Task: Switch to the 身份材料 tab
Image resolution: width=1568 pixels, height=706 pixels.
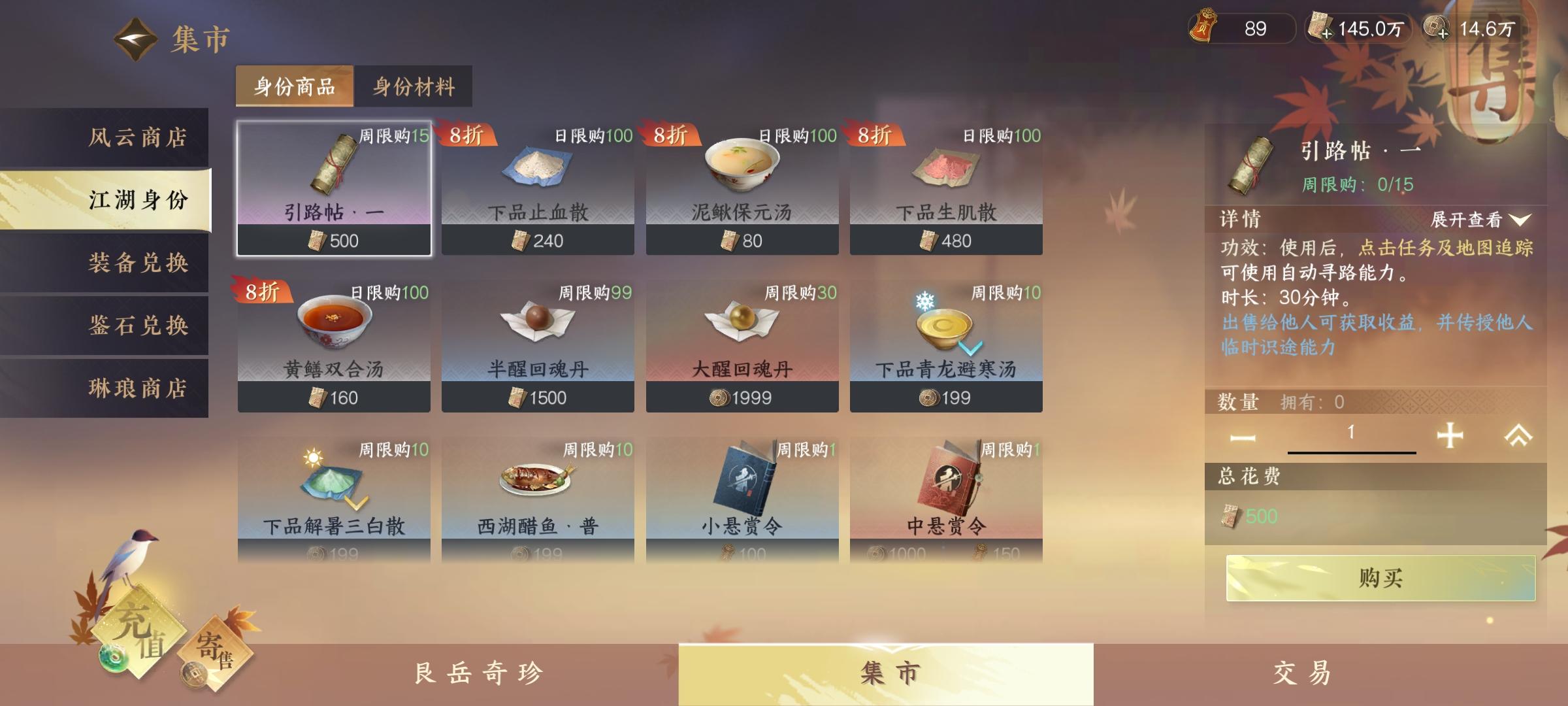Action: (x=414, y=86)
